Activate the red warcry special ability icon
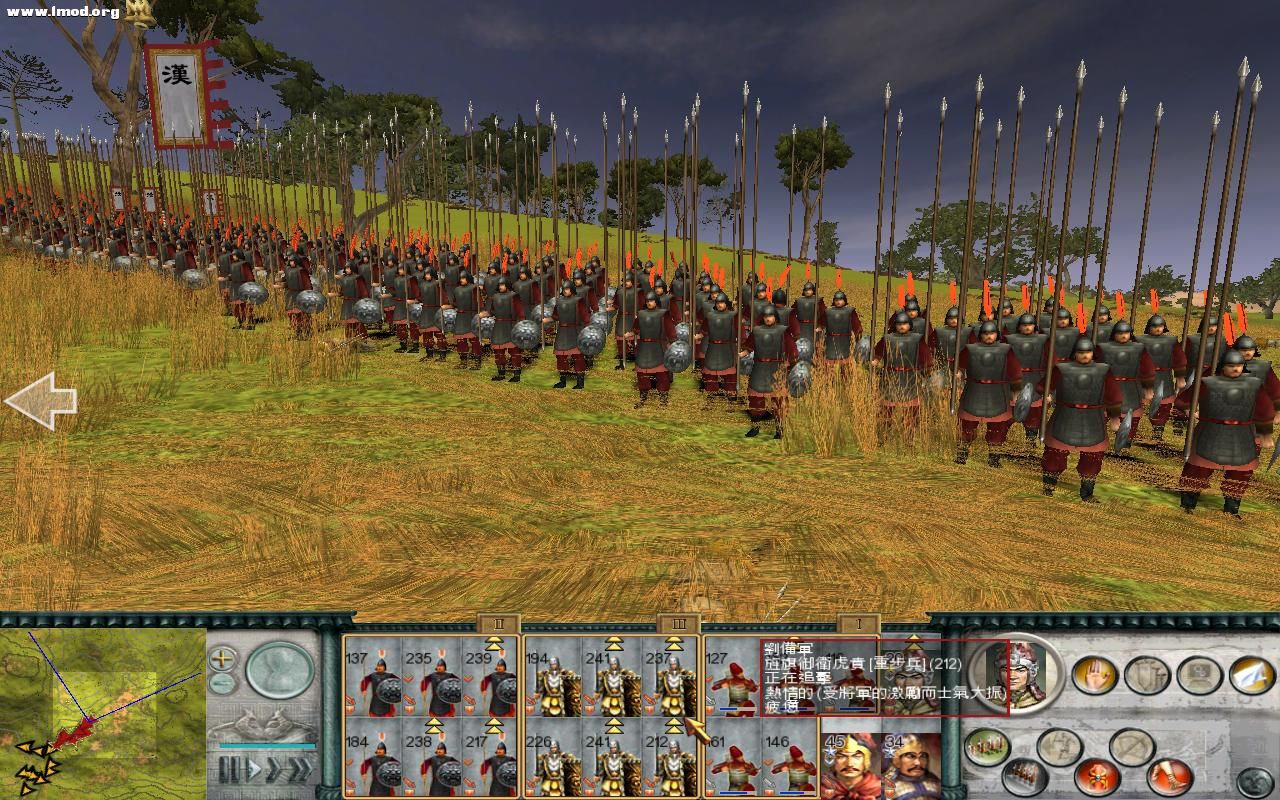Viewport: 1280px width, 800px height. (1097, 775)
